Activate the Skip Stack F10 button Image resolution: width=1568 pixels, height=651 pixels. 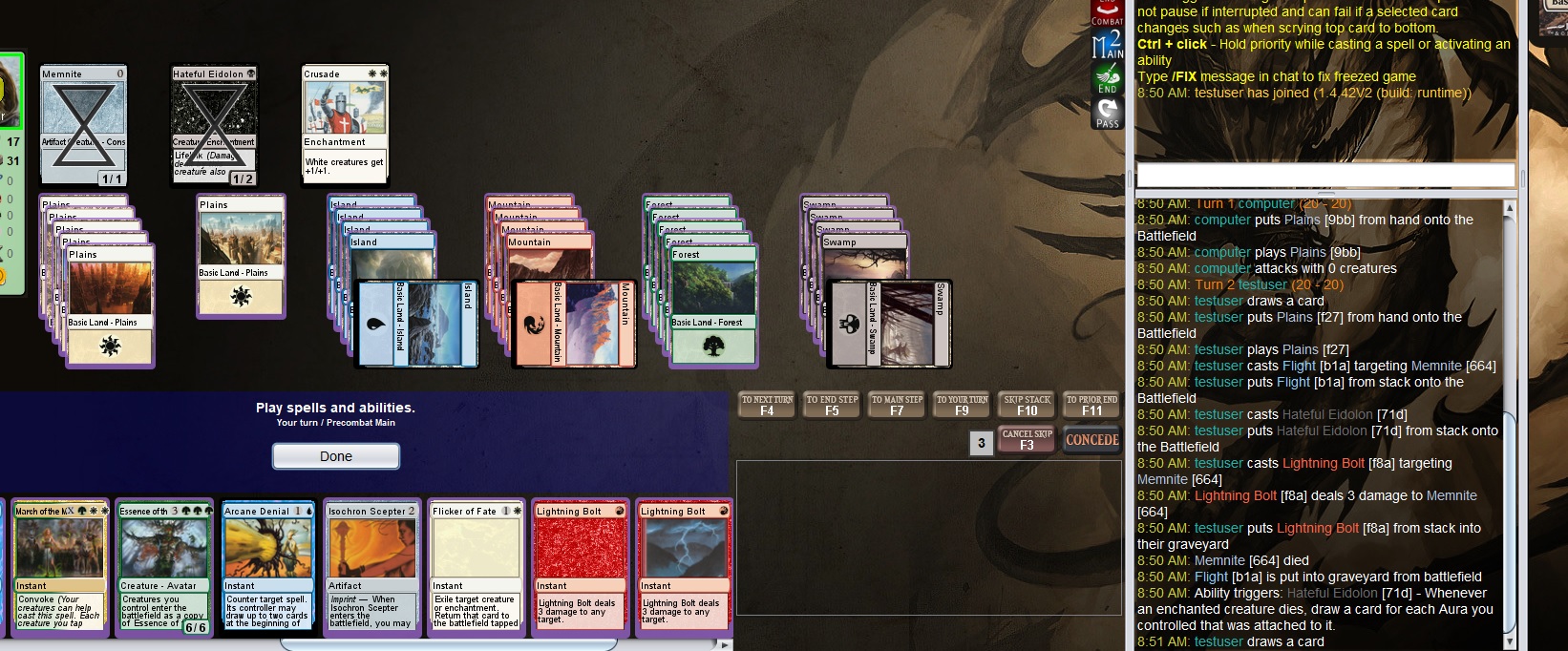click(1027, 405)
